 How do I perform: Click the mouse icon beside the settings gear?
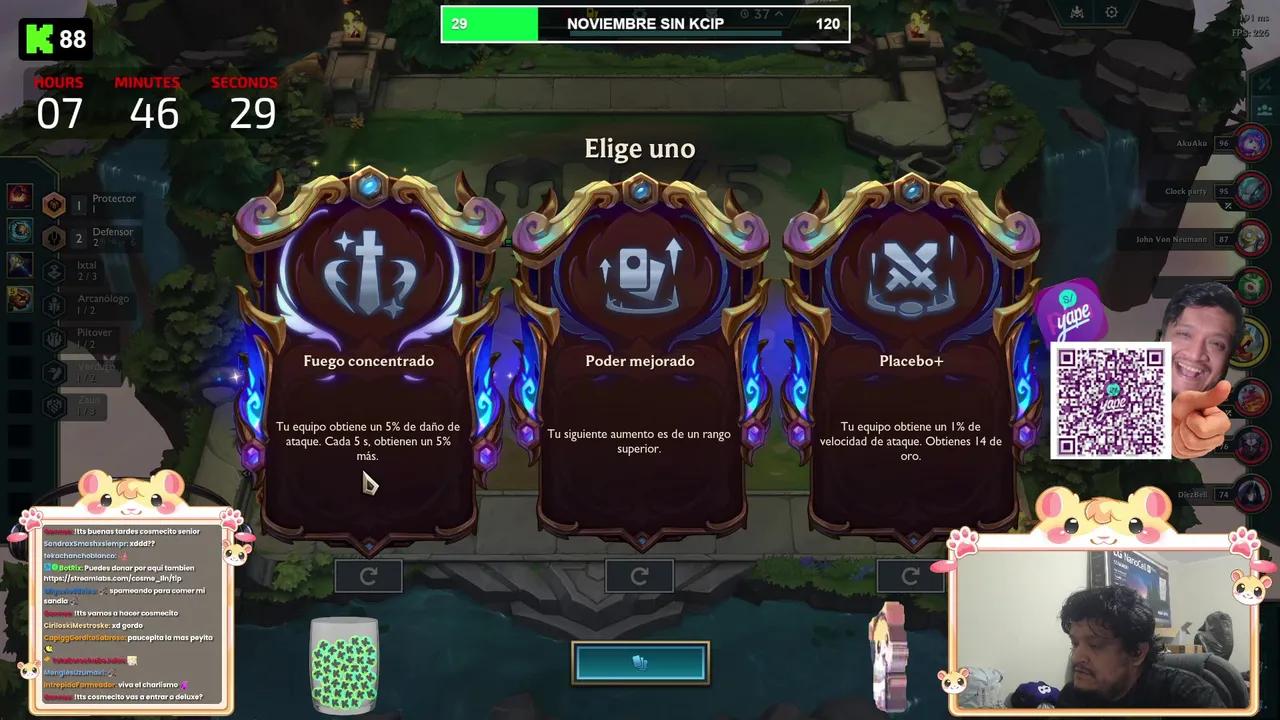[x=1077, y=12]
